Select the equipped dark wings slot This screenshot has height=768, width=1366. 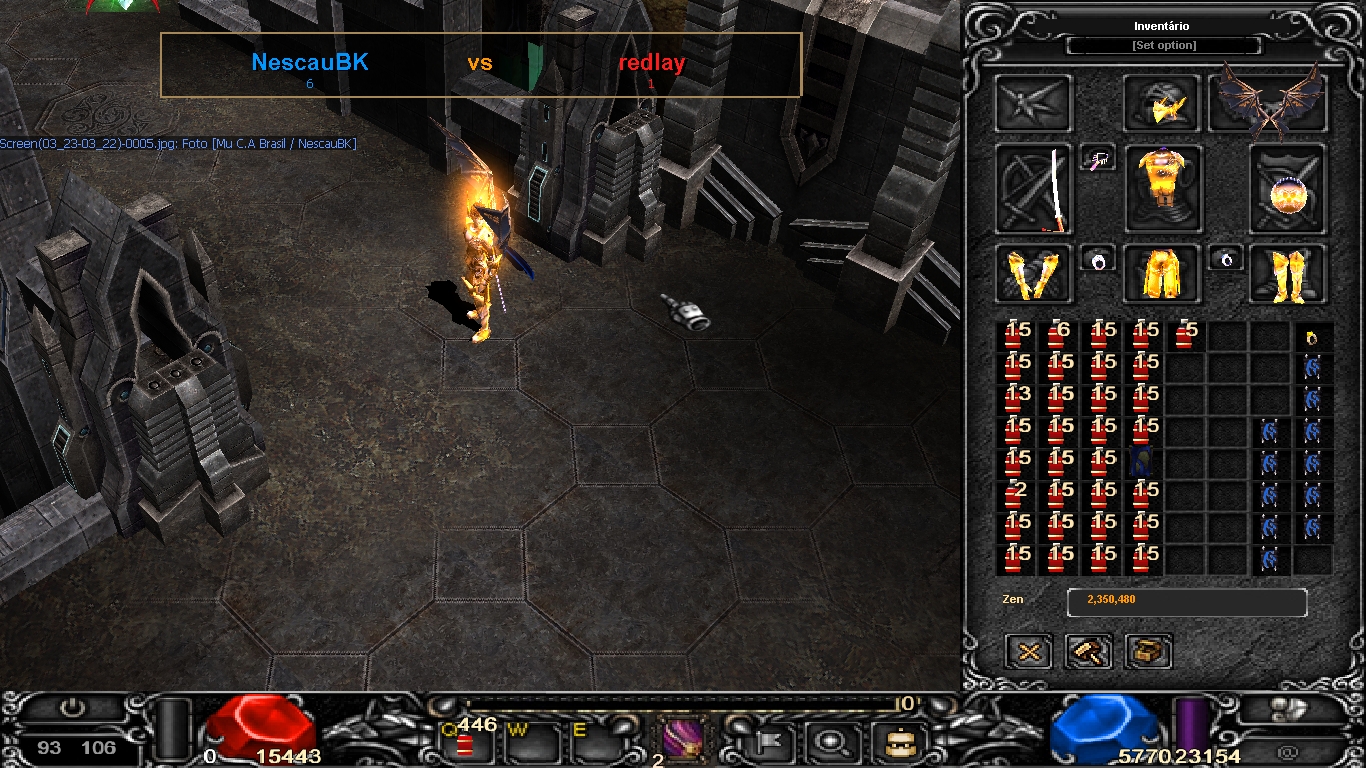[x=1268, y=104]
